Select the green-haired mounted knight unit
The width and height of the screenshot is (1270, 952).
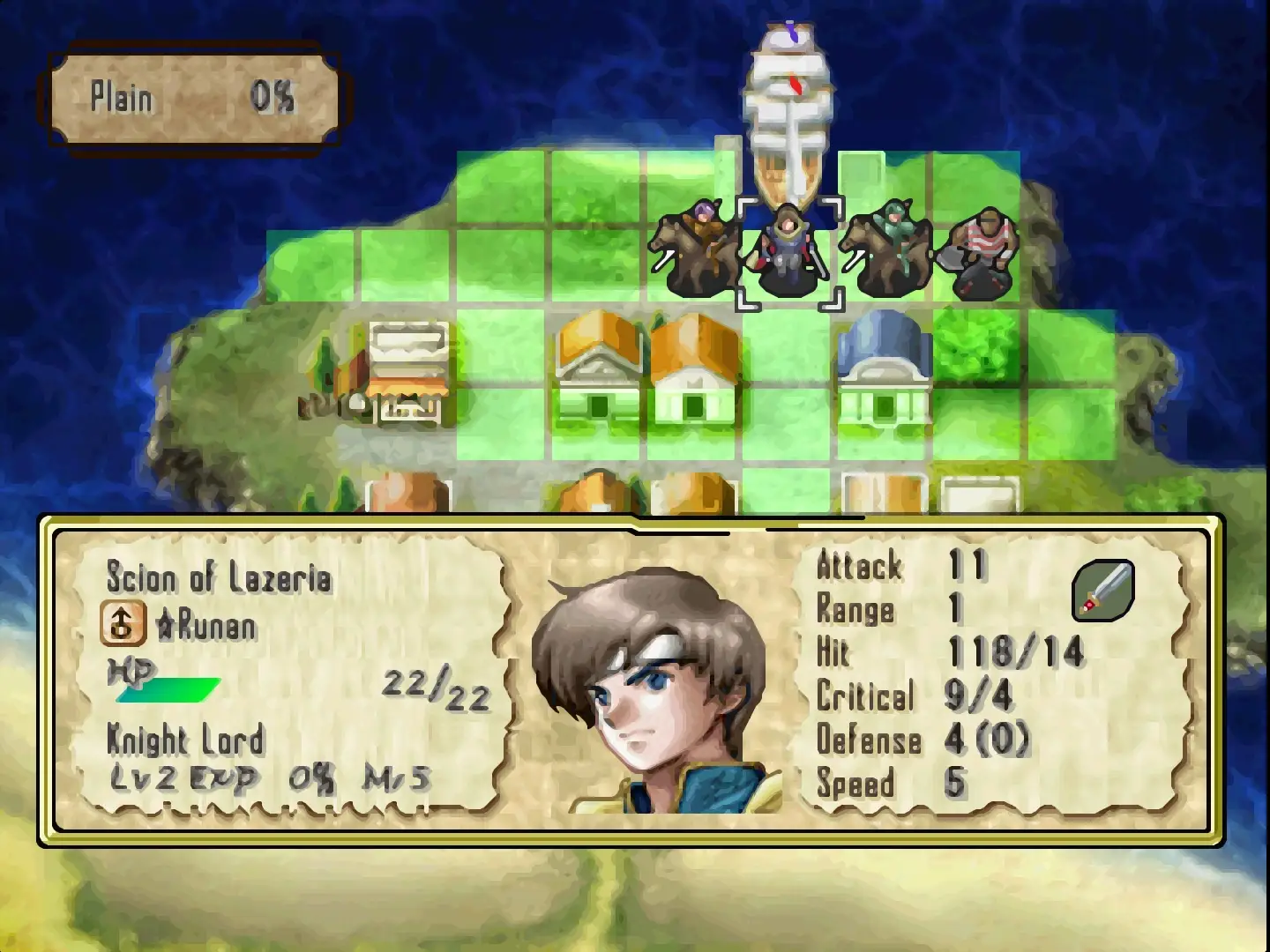[885, 249]
